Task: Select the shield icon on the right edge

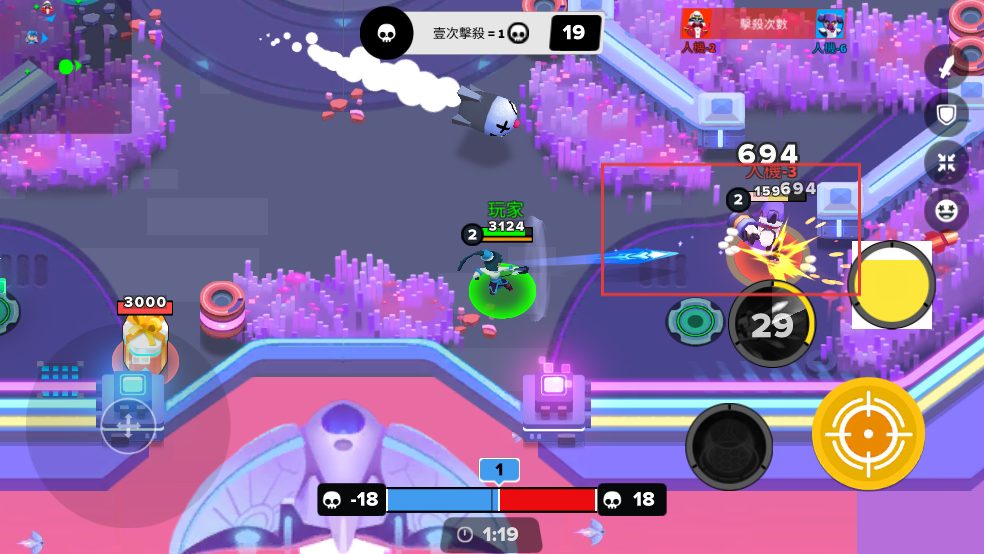Action: (945, 114)
